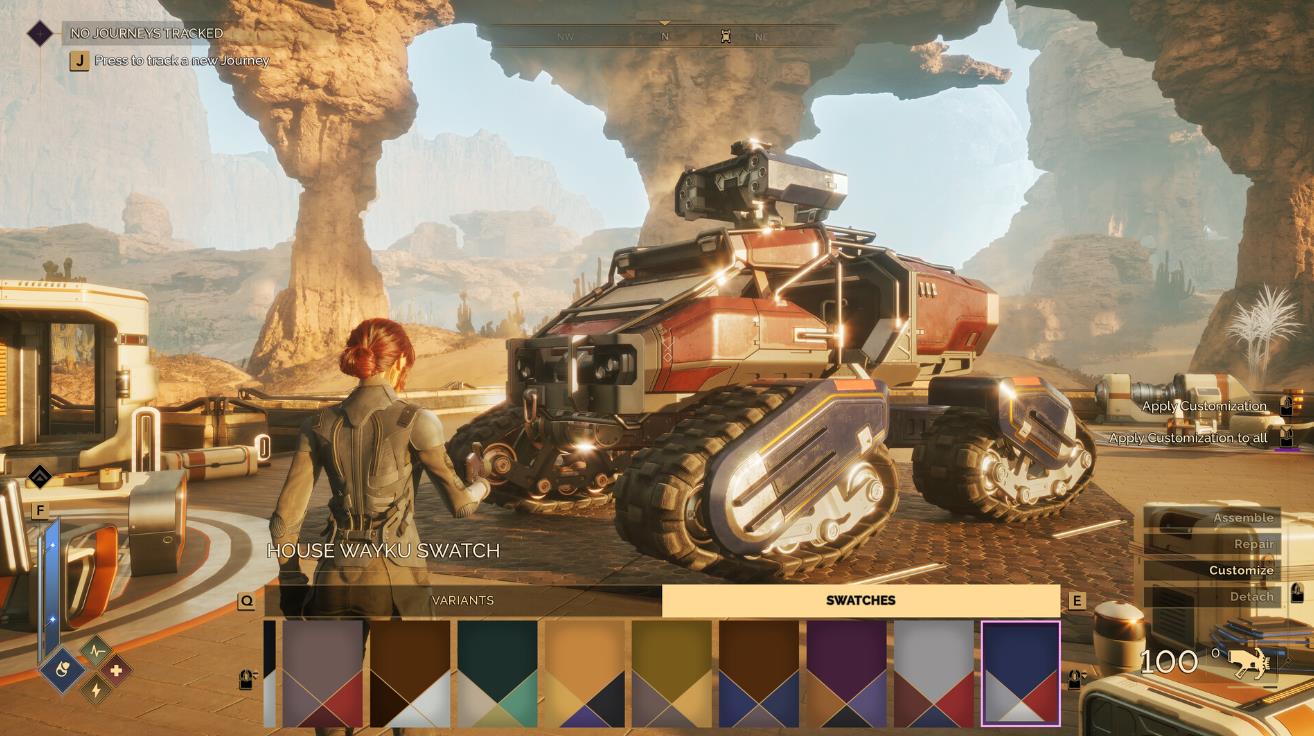Choose the olive yellow swatch
The width and height of the screenshot is (1314, 736).
[x=672, y=673]
